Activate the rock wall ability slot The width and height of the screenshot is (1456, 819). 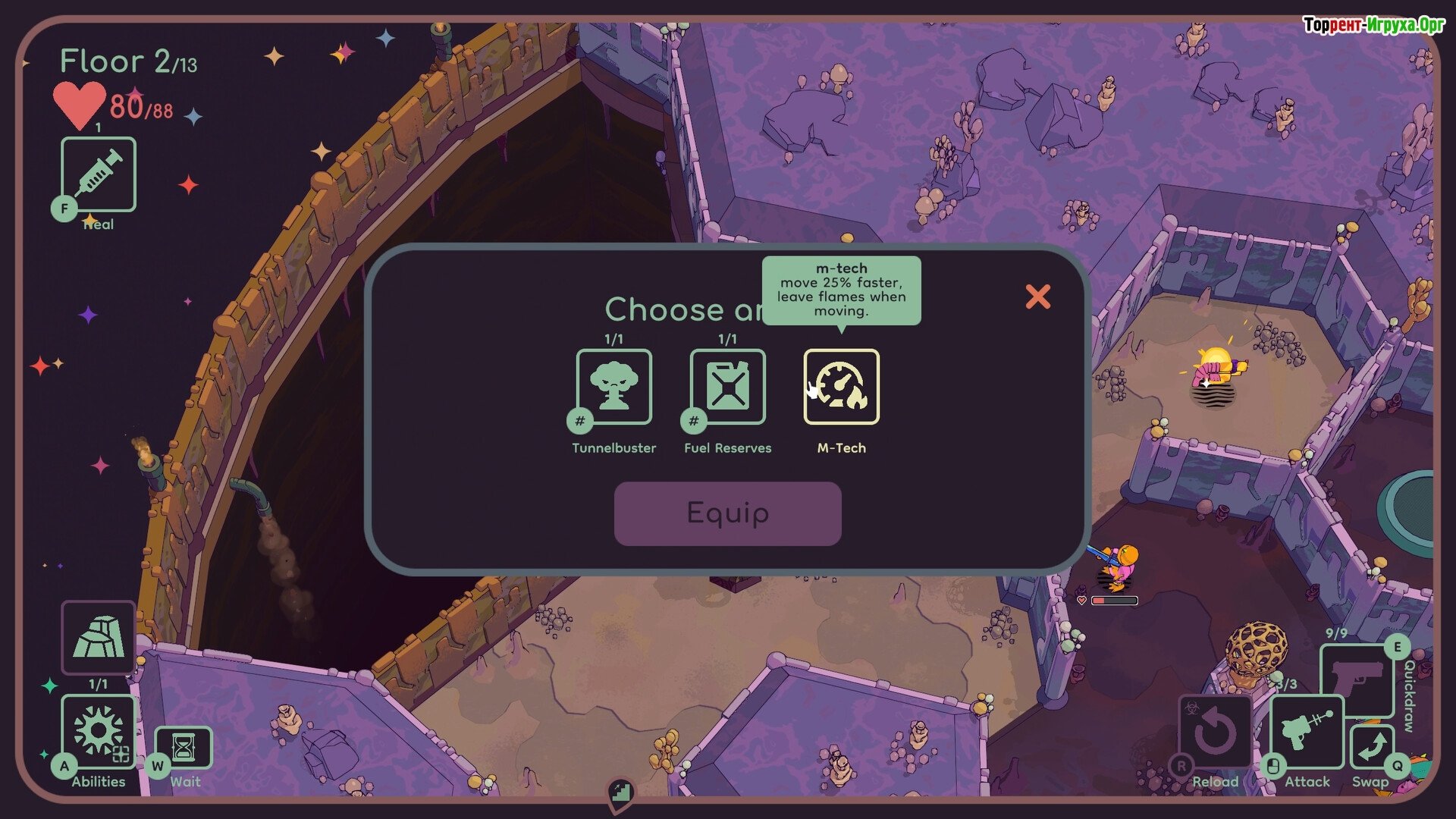tap(99, 638)
